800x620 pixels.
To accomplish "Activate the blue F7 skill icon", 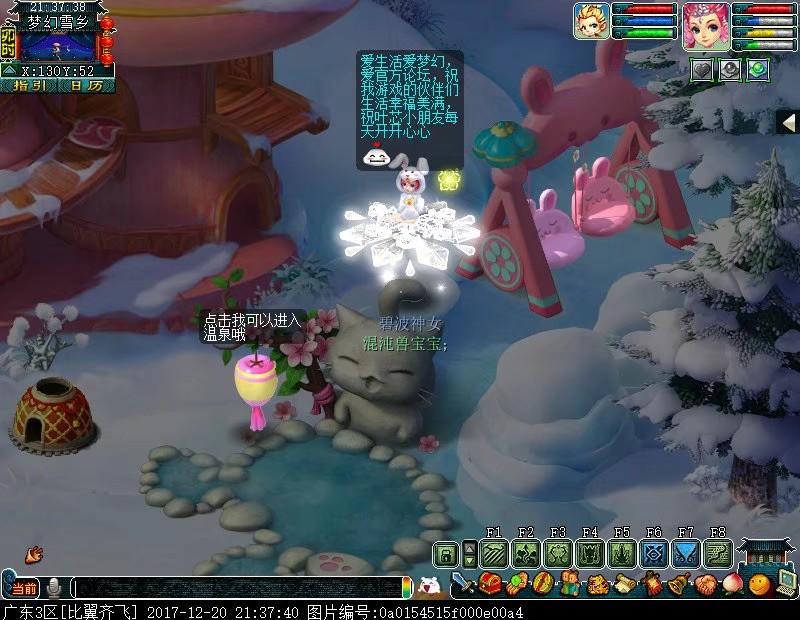I will tap(686, 553).
